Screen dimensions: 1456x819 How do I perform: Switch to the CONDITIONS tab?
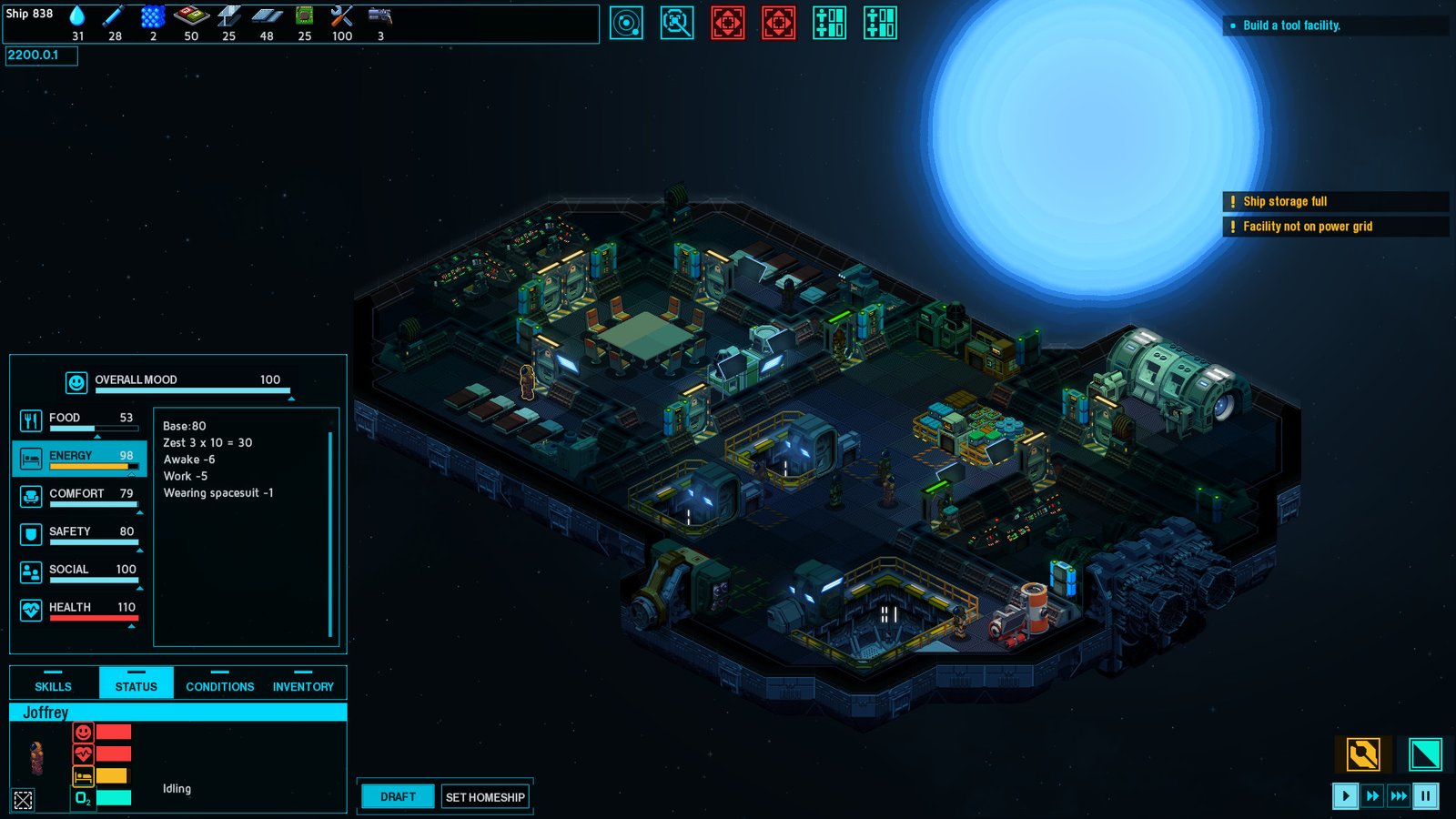coord(218,685)
